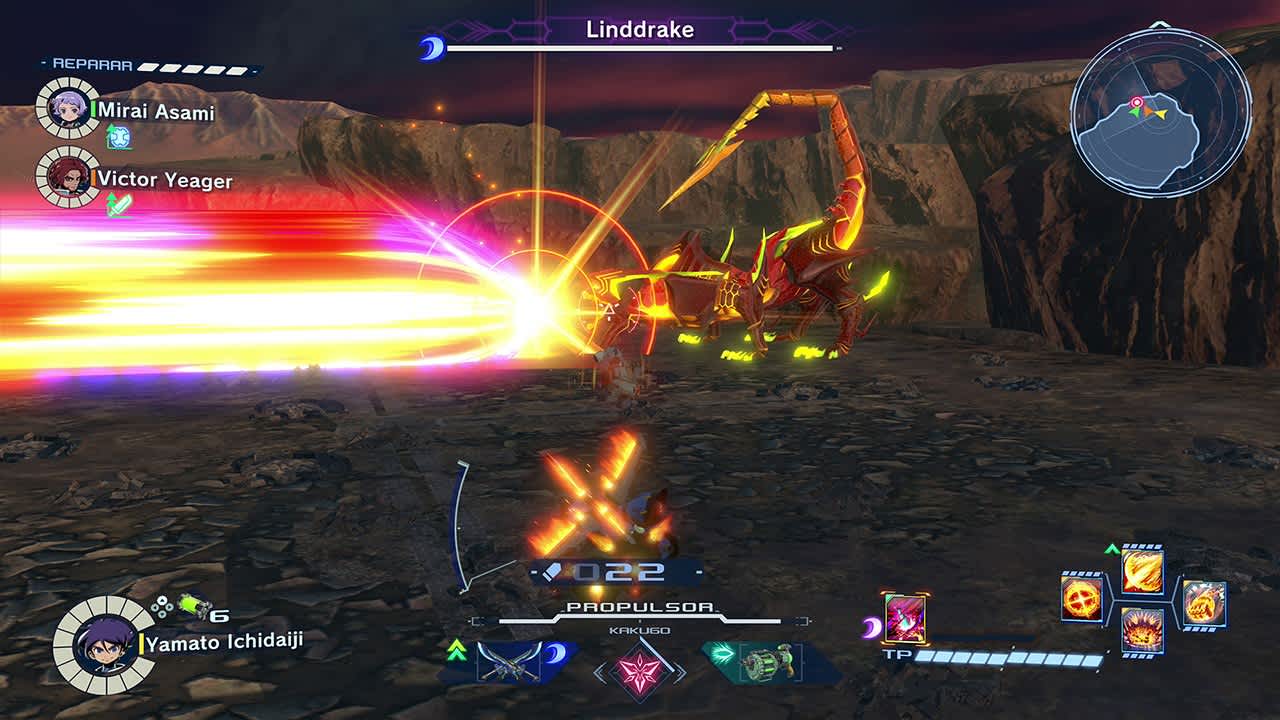Click Yamato Ichidaiji's player portrait
Screen dimensions: 1280x720
tap(103, 645)
